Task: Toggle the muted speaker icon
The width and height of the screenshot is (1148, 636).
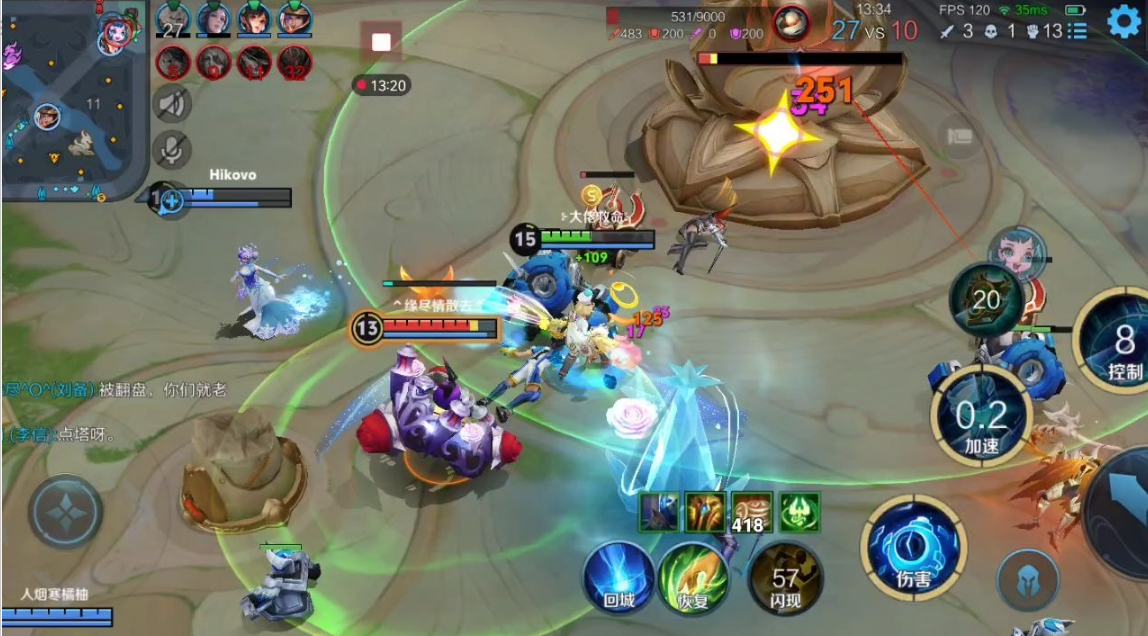Action: (172, 103)
